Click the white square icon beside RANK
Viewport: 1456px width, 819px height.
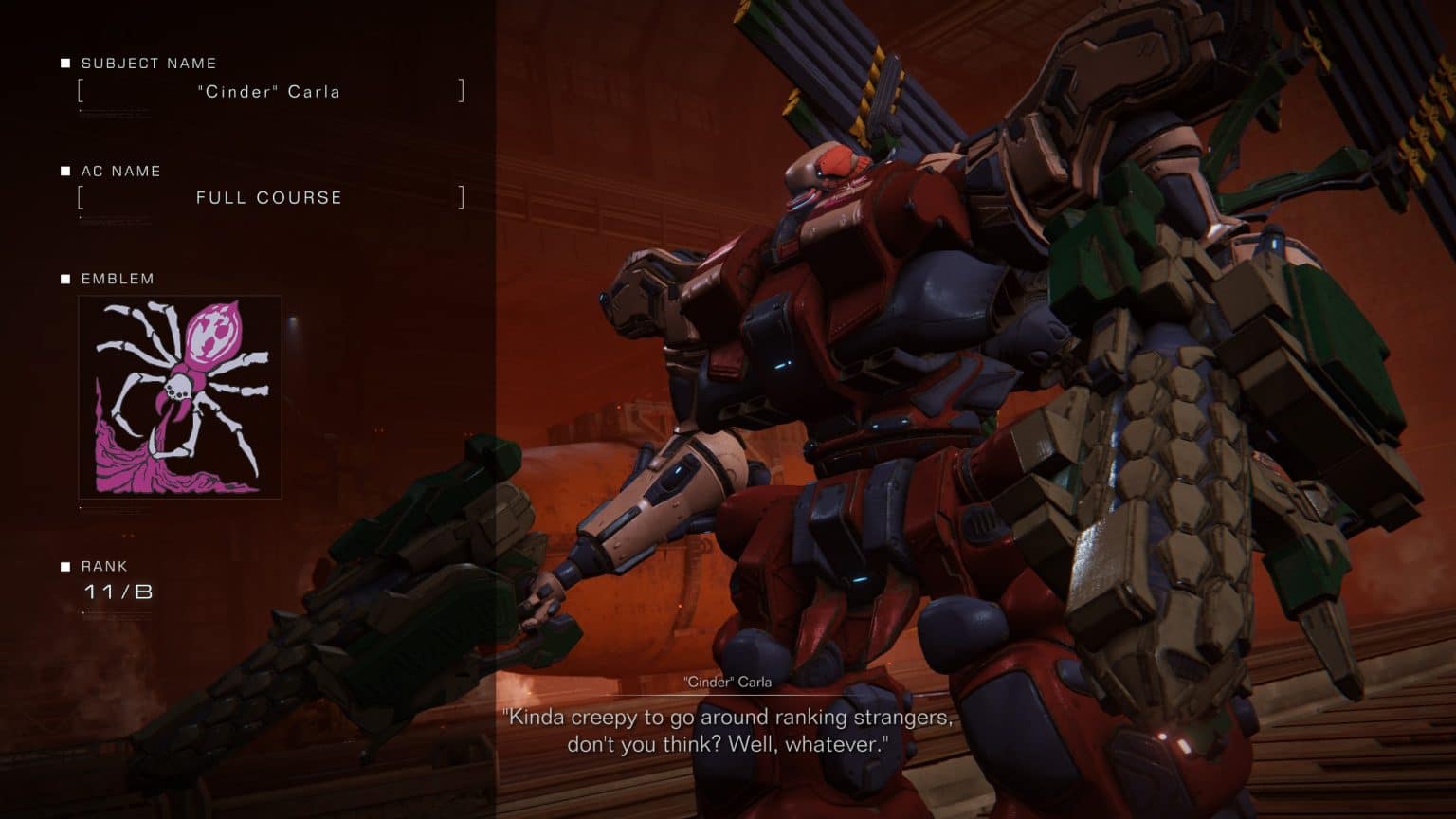click(x=64, y=565)
